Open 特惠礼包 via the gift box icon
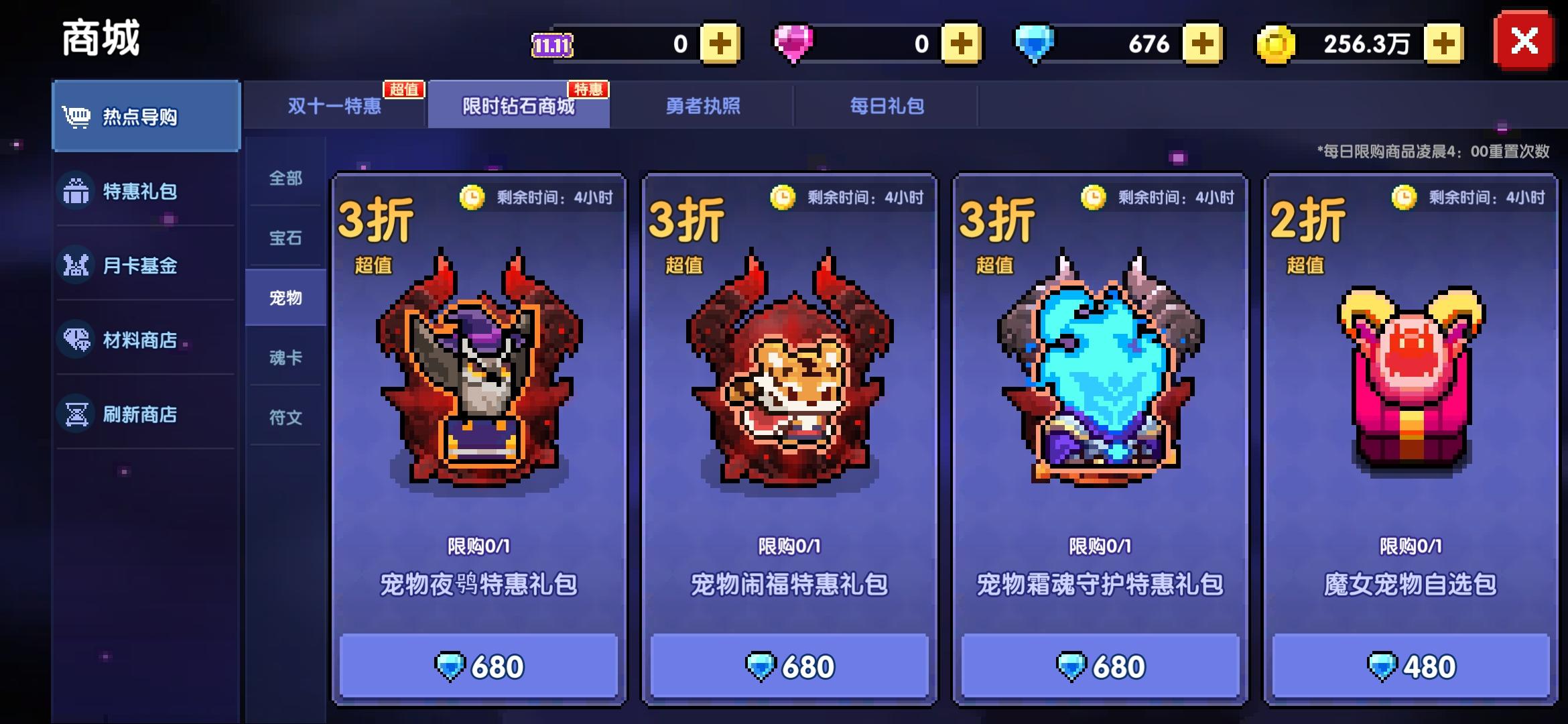The image size is (1568, 724). (76, 192)
